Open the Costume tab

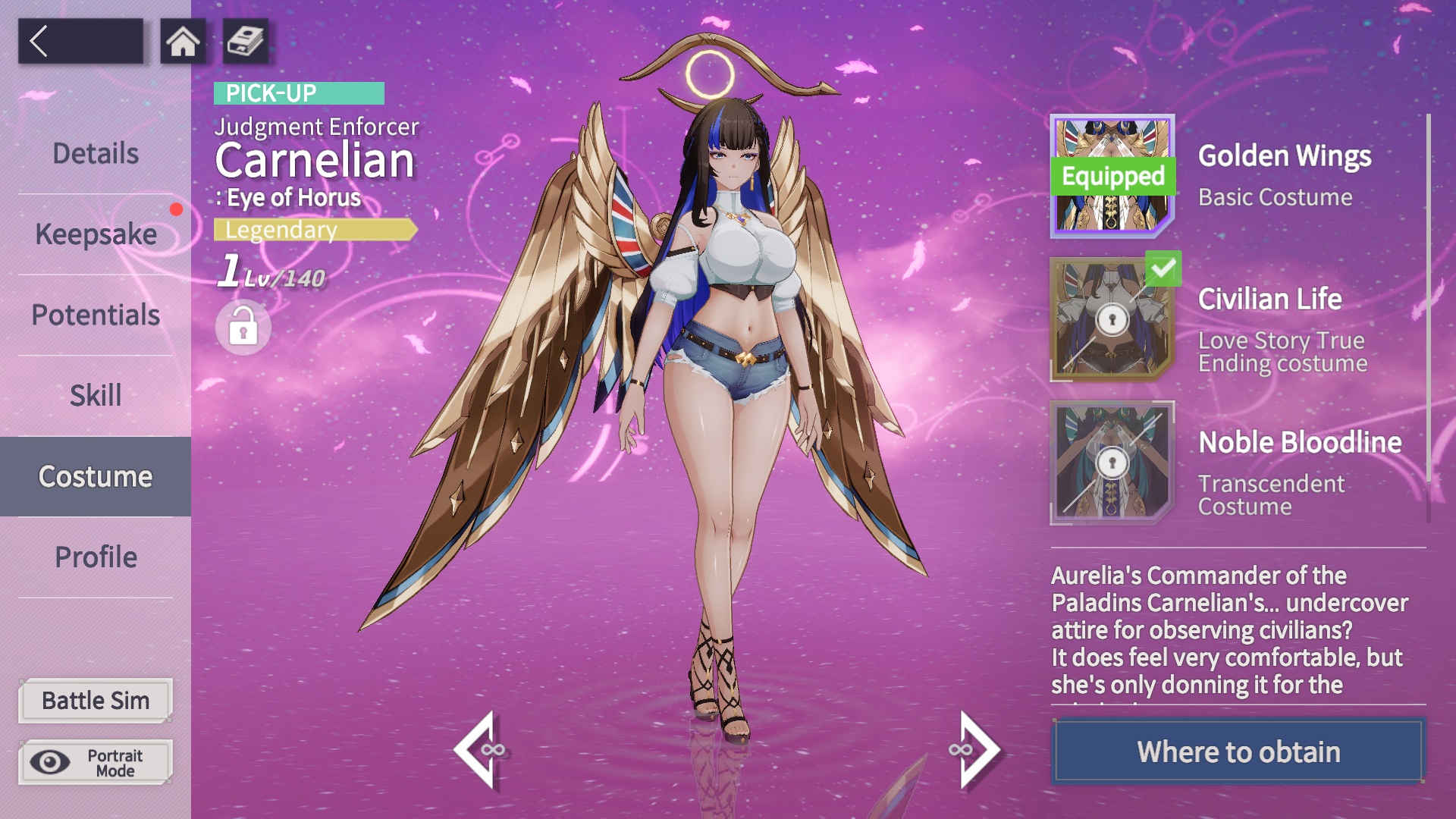[96, 476]
